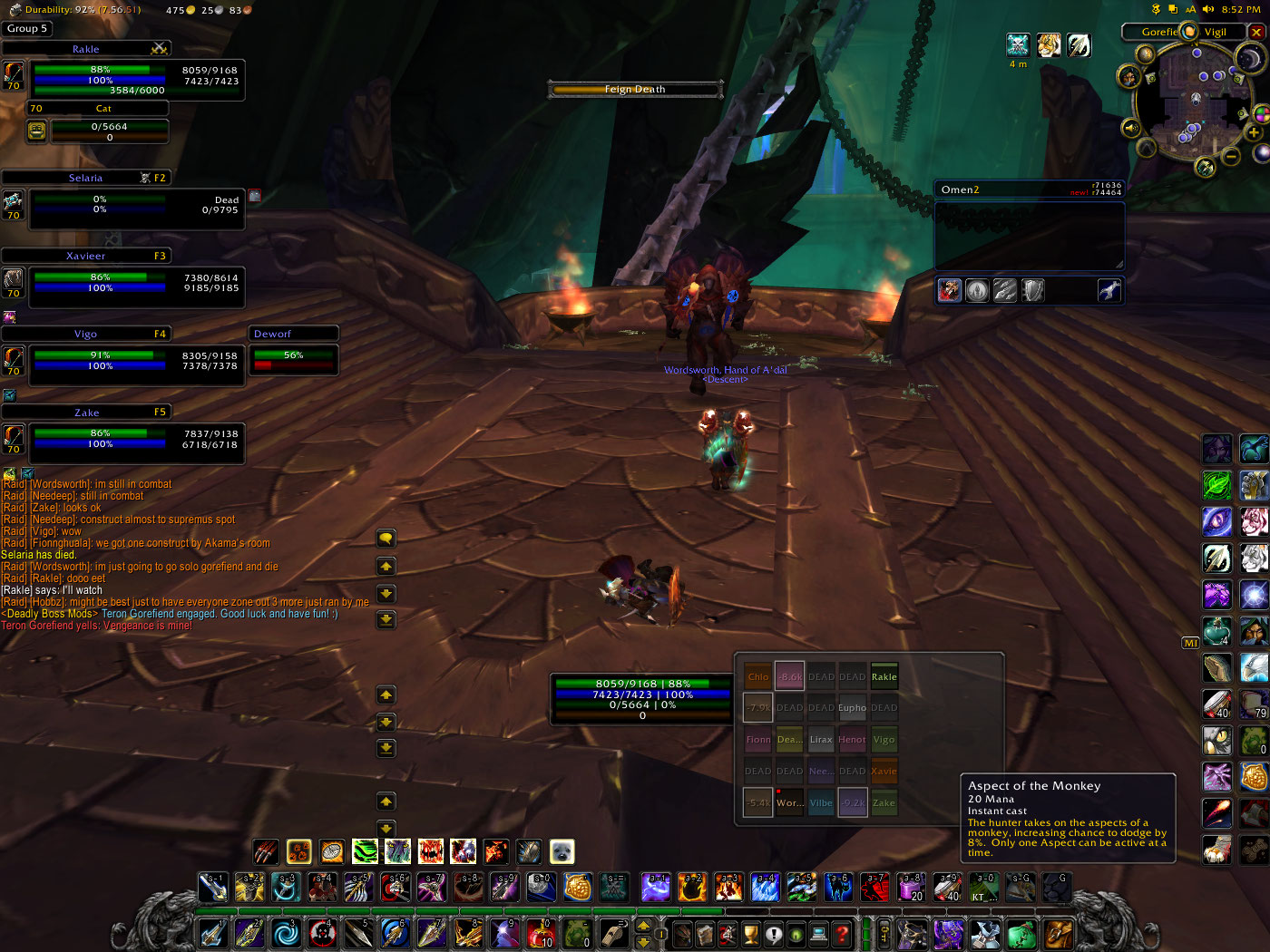This screenshot has height=952, width=1270.
Task: Click the tiger buff icon
Action: [1049, 44]
